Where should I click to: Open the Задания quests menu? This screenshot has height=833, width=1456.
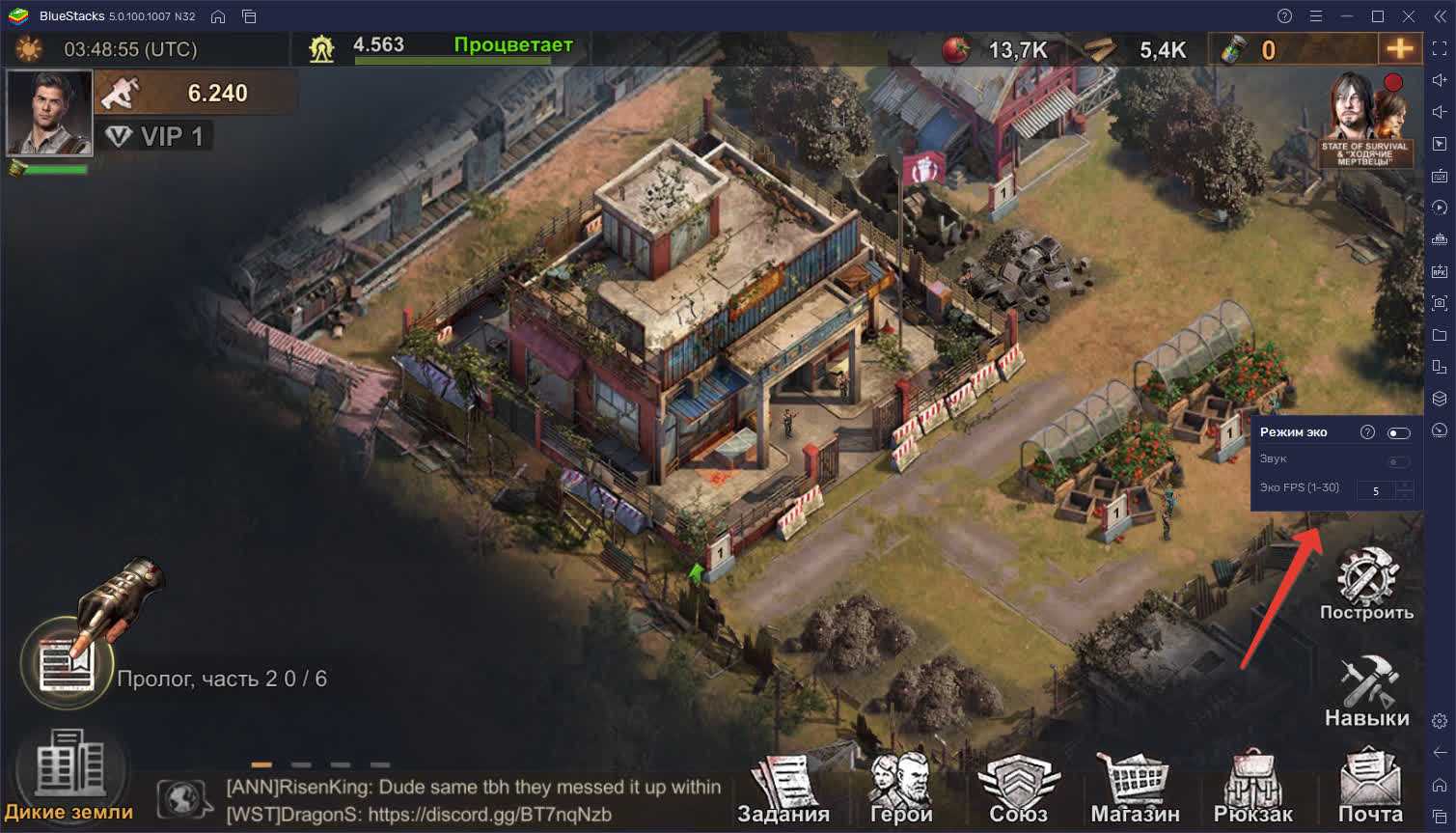click(783, 790)
